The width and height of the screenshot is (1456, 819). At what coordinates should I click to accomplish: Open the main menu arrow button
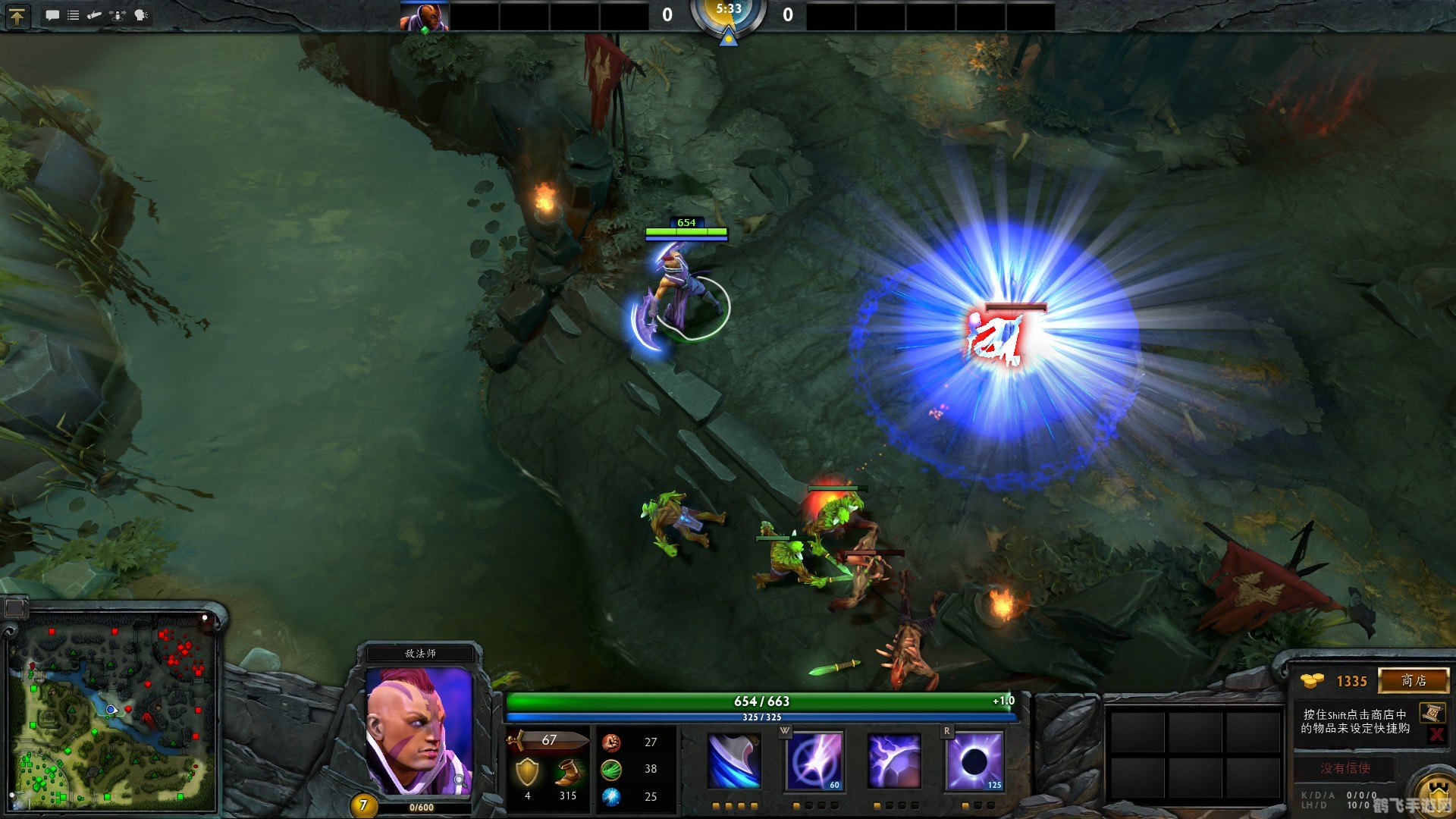[17, 15]
